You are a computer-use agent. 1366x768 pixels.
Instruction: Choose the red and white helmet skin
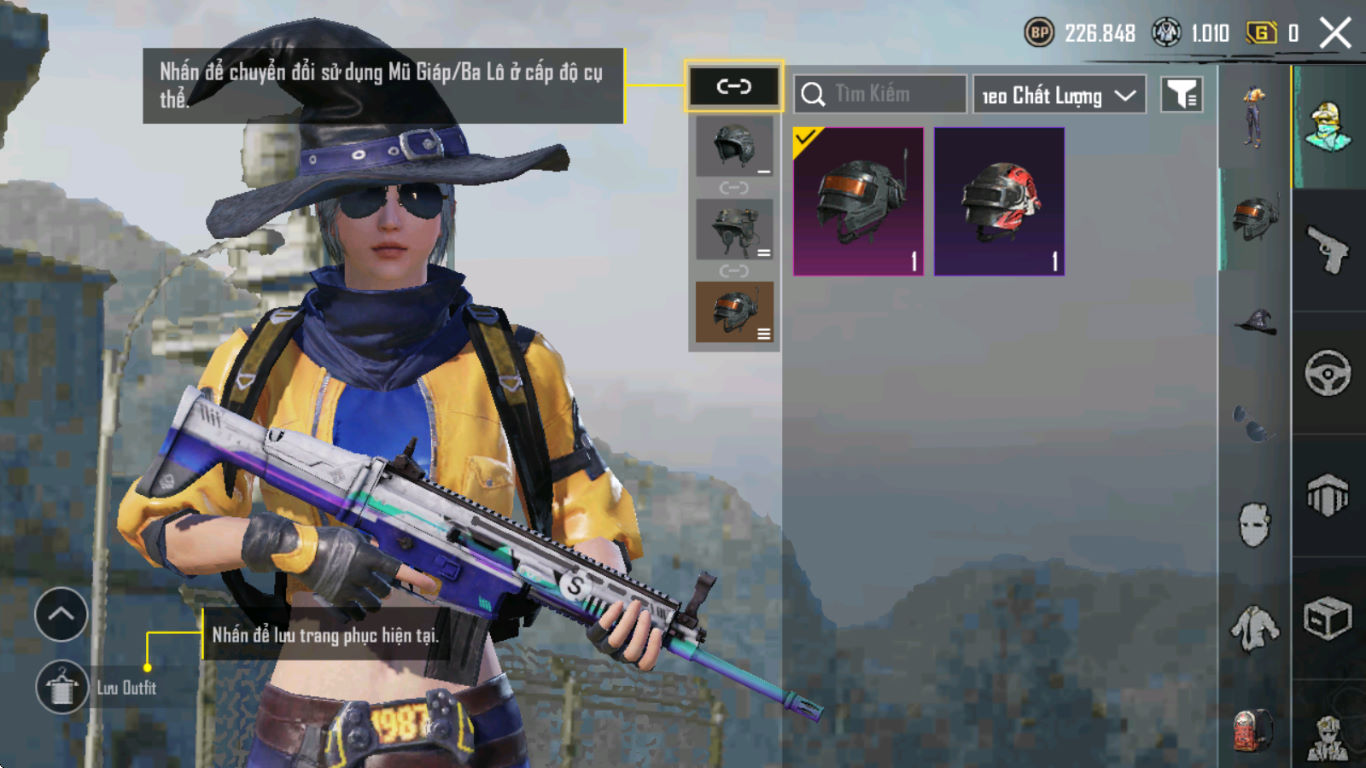click(999, 201)
